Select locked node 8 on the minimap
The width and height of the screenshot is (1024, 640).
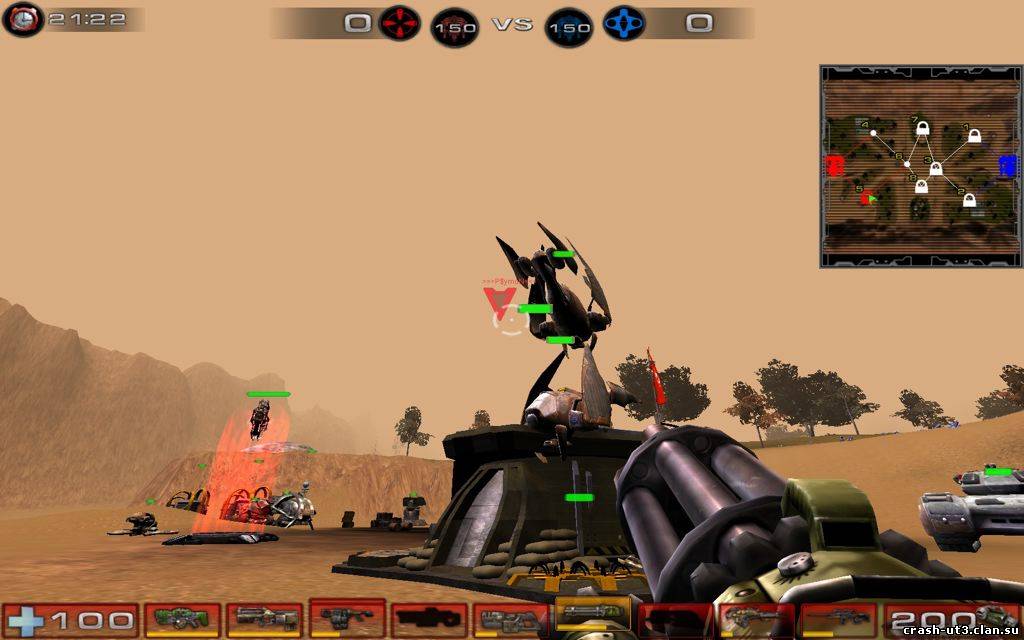[x=921, y=186]
